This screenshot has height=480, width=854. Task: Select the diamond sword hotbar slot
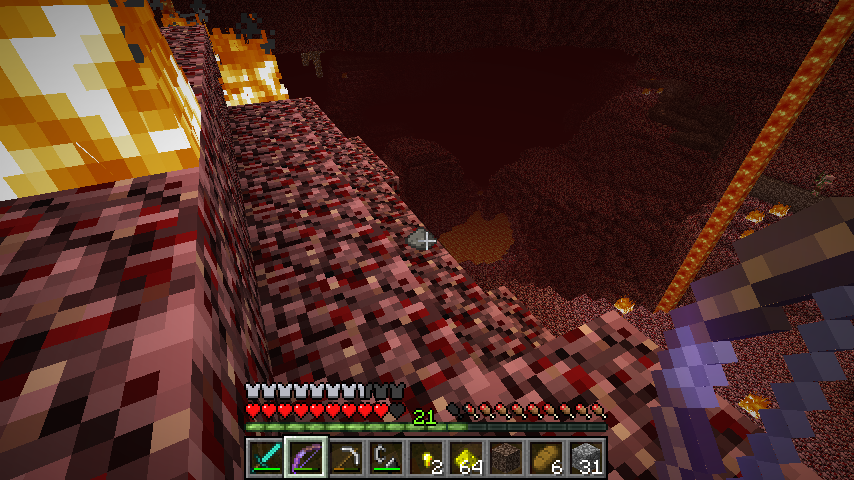[x=265, y=458]
